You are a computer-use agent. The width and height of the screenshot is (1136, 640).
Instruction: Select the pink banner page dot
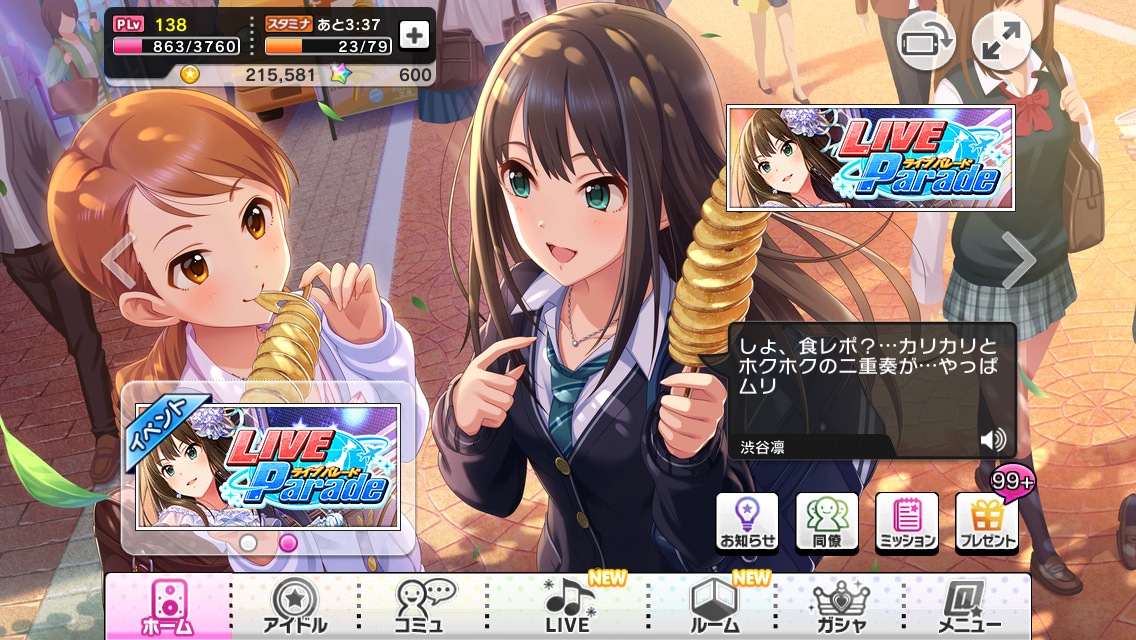(x=288, y=543)
